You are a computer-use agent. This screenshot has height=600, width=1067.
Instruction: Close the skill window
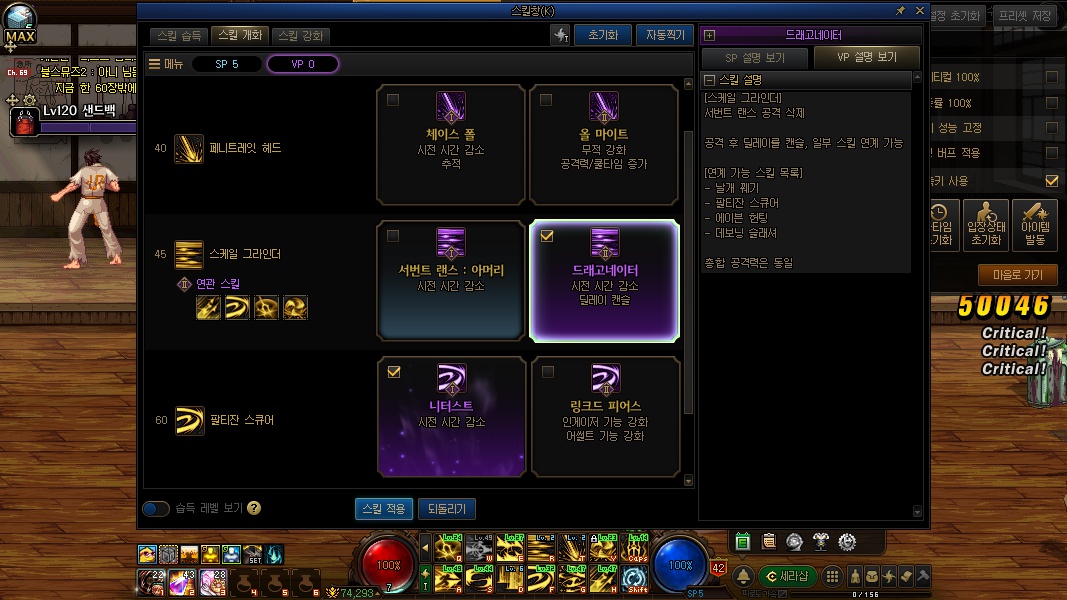click(918, 10)
